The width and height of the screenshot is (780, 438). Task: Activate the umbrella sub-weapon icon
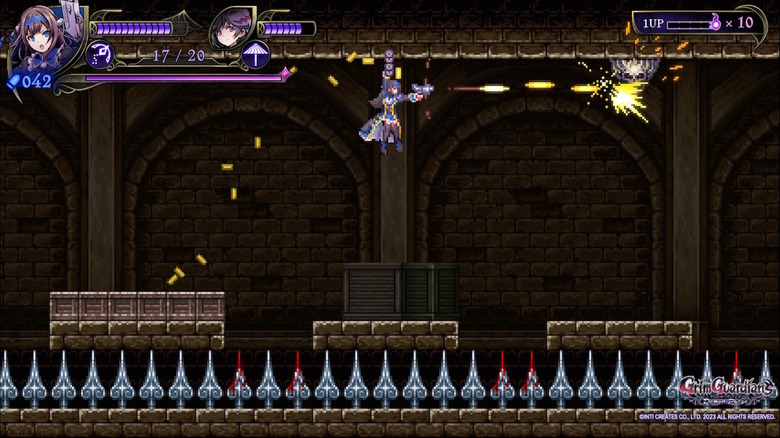coord(255,54)
